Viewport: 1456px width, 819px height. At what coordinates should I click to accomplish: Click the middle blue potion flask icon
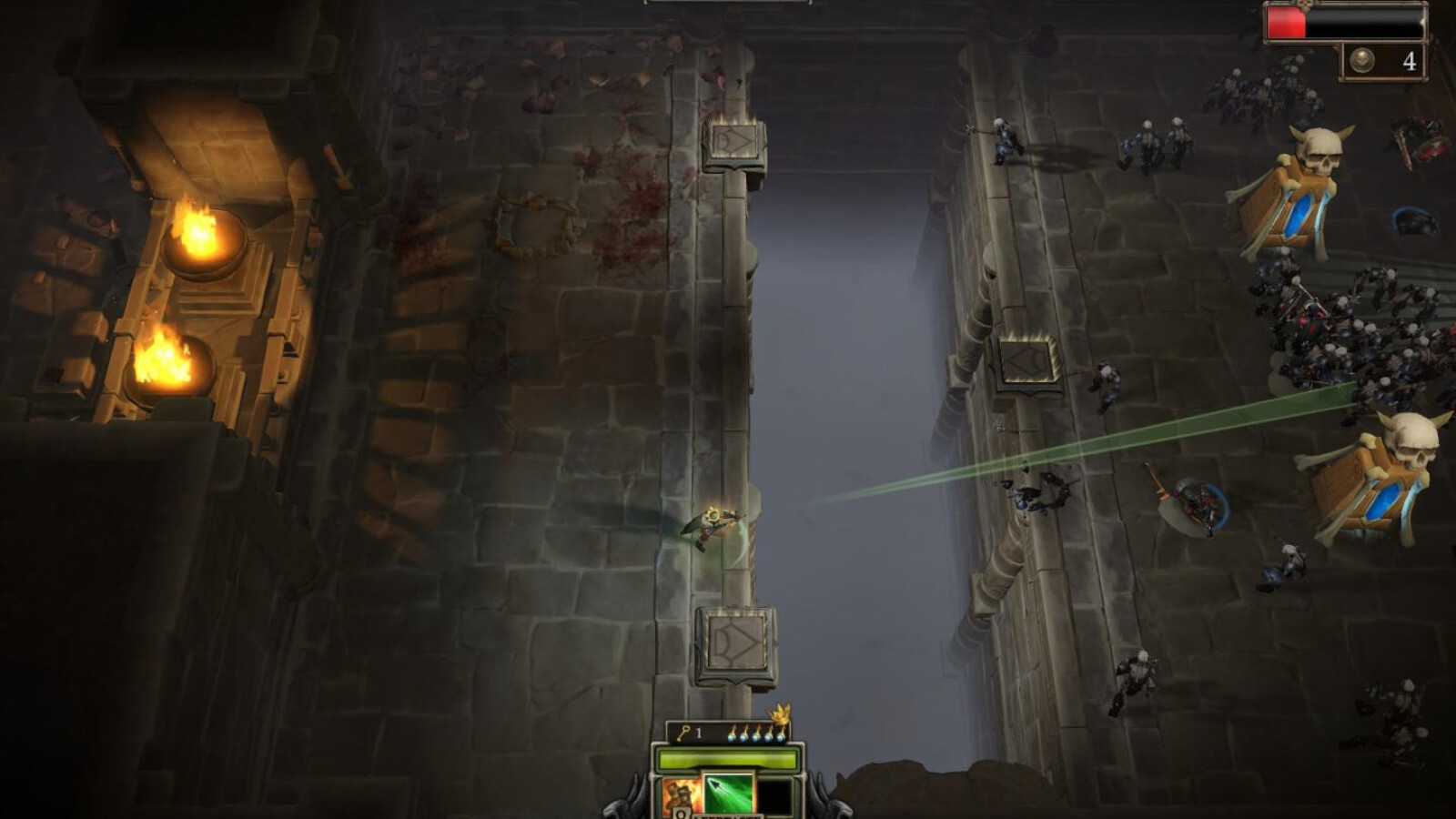click(755, 735)
